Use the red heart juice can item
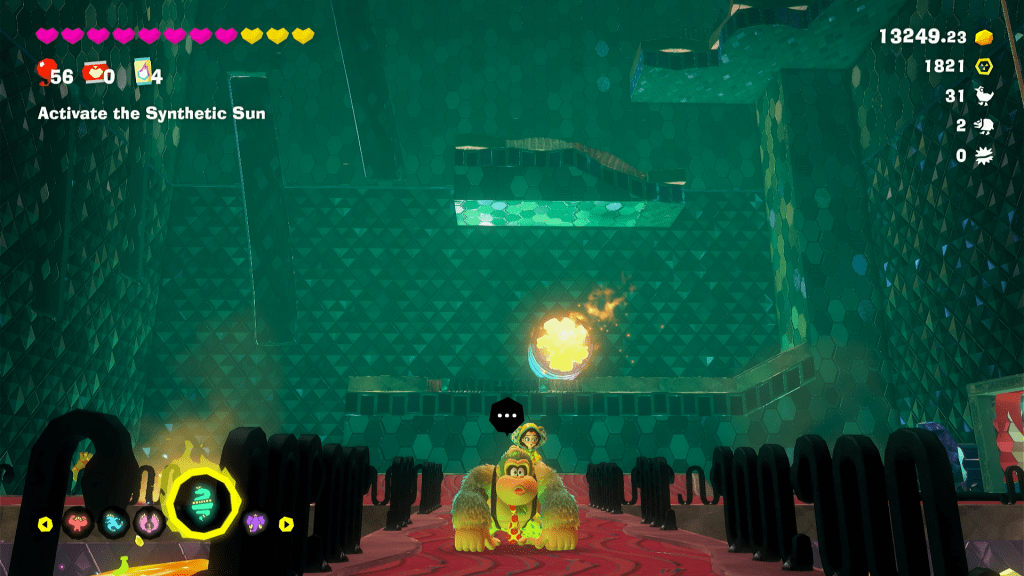The image size is (1024, 576). (97, 72)
